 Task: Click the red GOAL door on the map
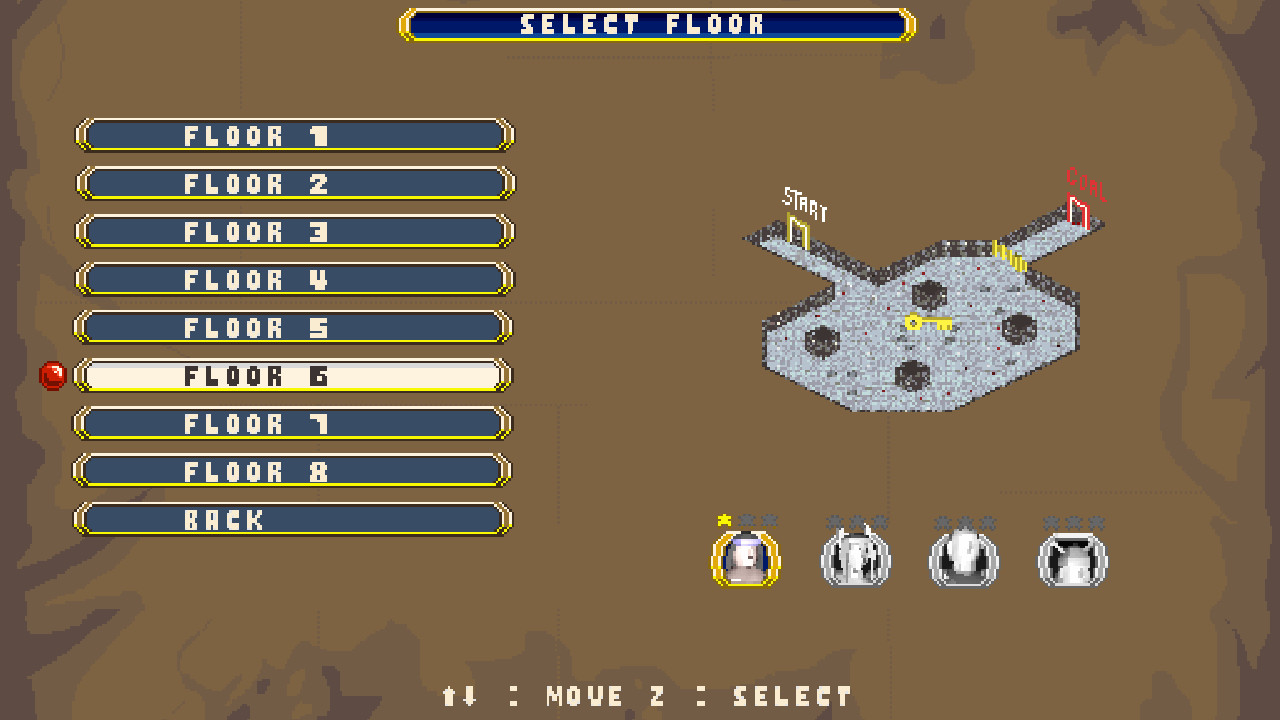(1077, 211)
